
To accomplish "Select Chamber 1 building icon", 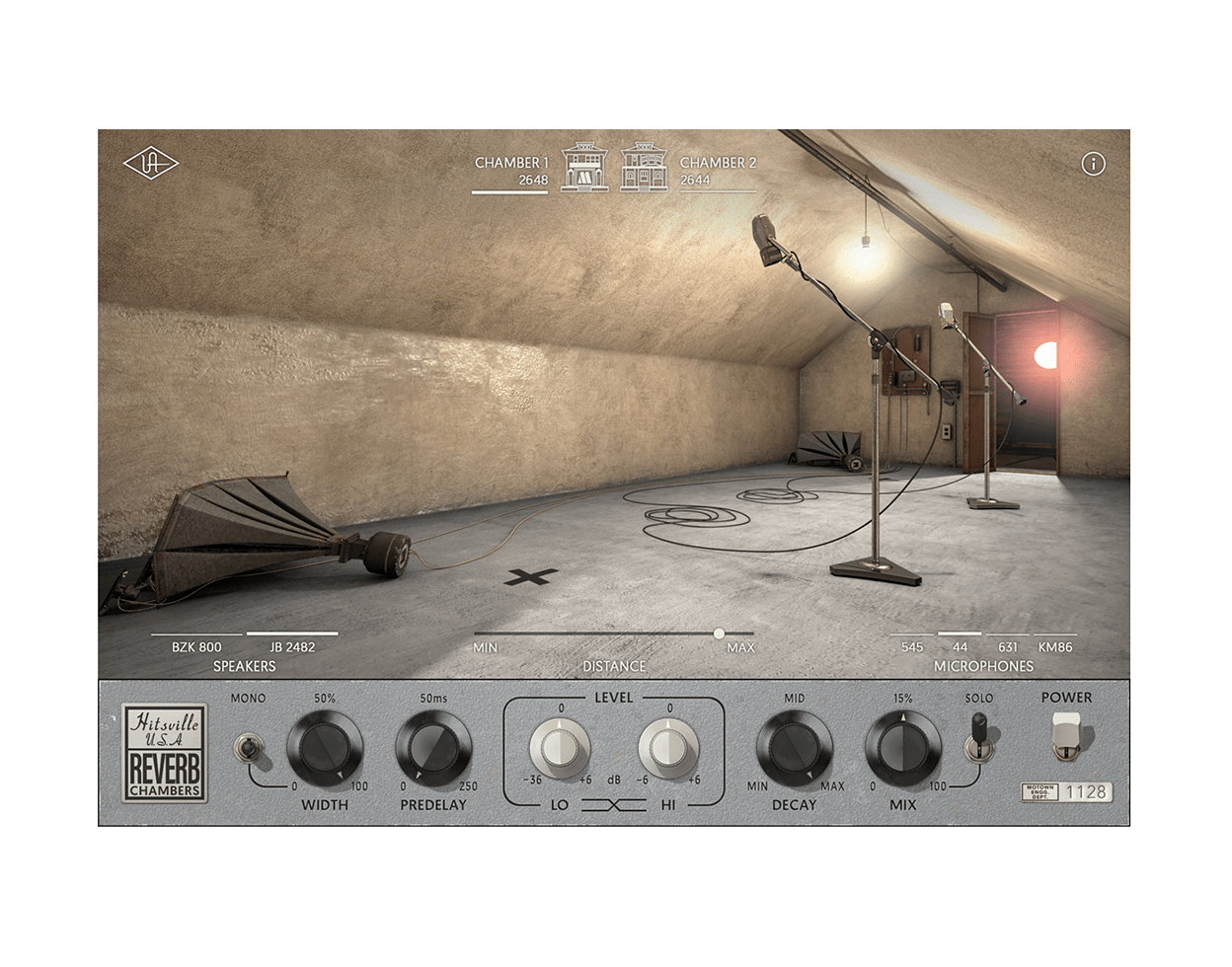I will click(584, 168).
